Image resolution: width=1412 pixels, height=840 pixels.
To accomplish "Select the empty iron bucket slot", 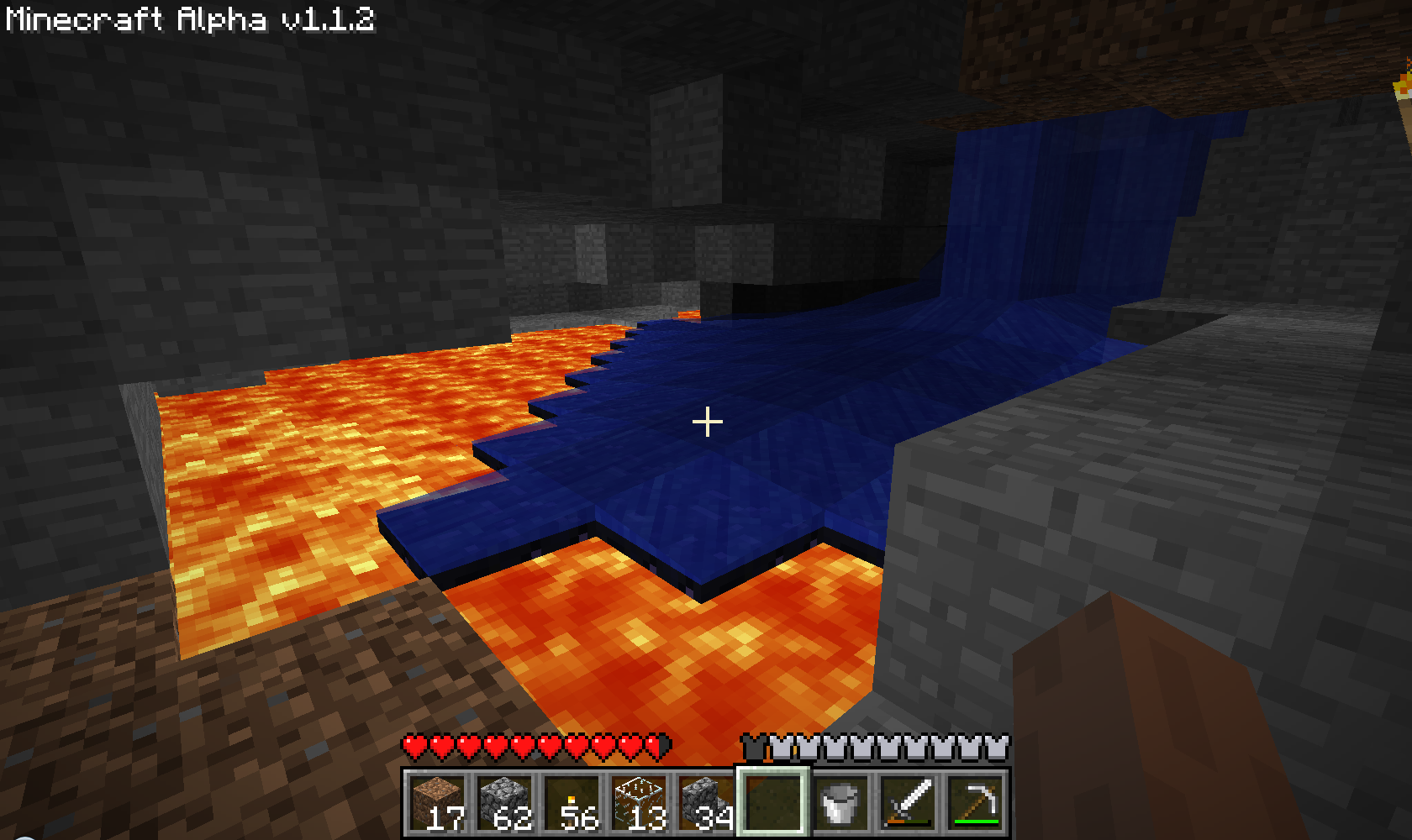I will [x=840, y=802].
